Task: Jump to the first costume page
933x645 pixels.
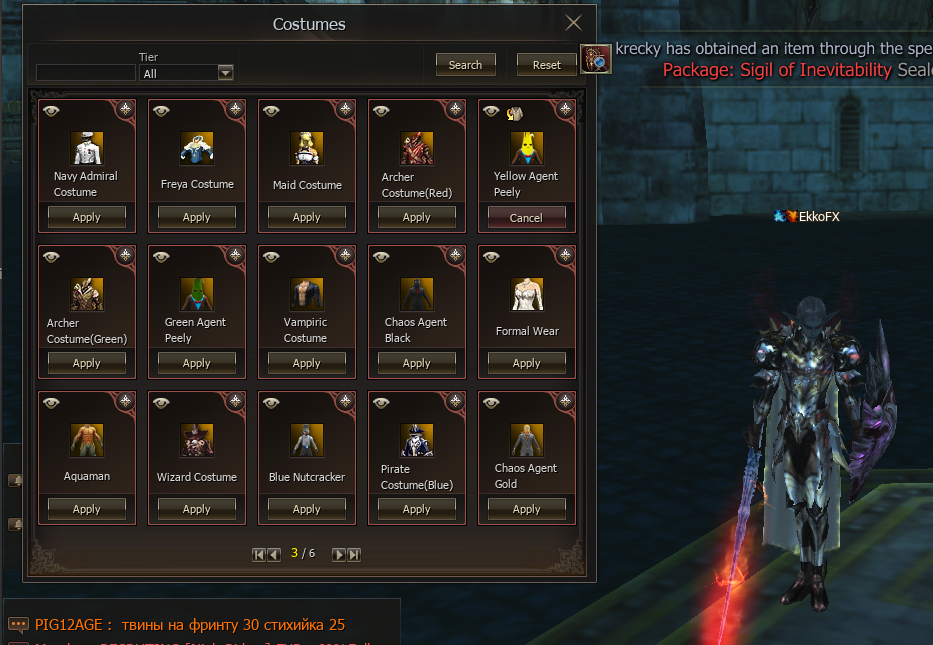Action: tap(259, 554)
